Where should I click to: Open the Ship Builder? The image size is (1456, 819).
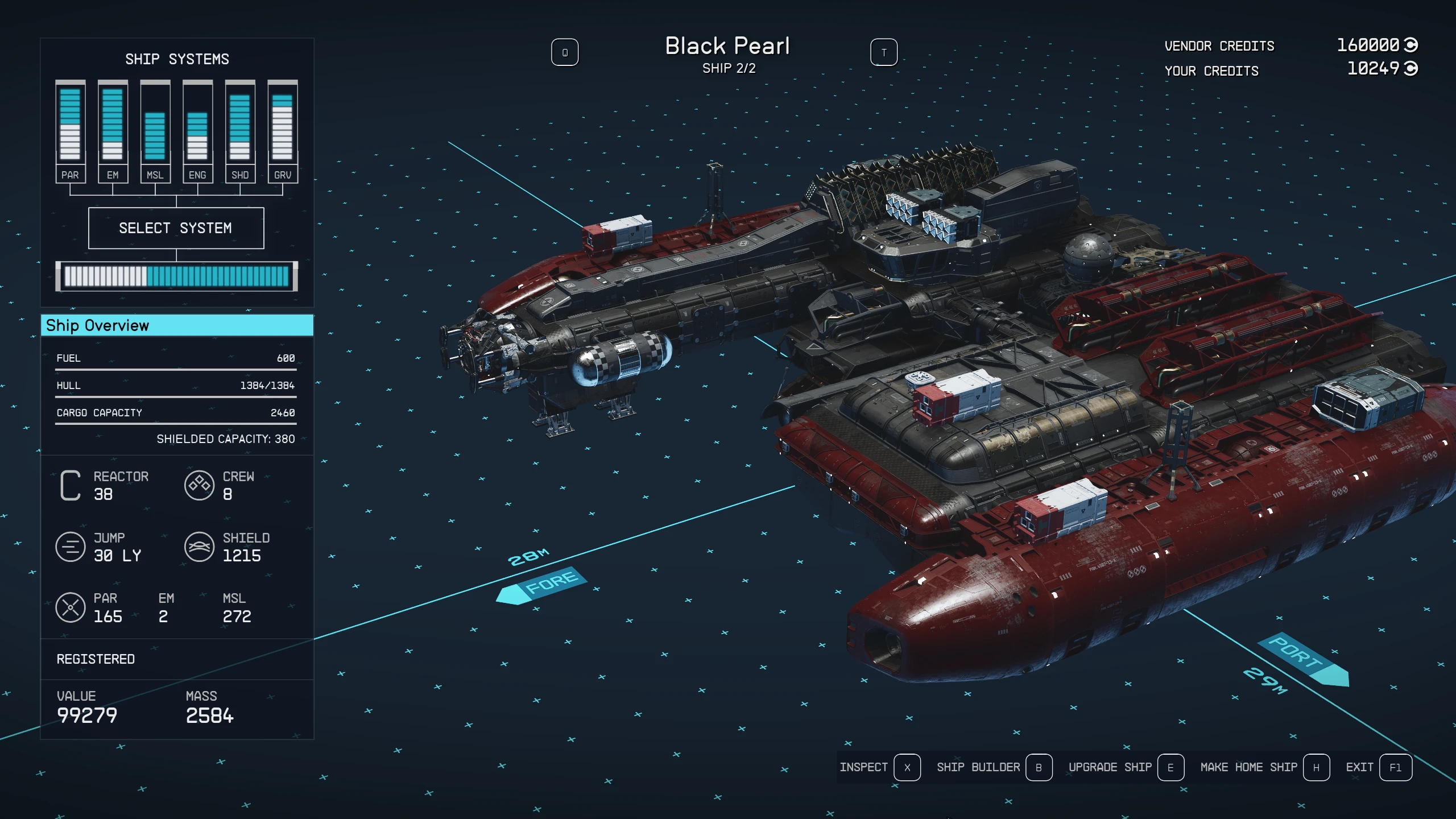pos(994,767)
